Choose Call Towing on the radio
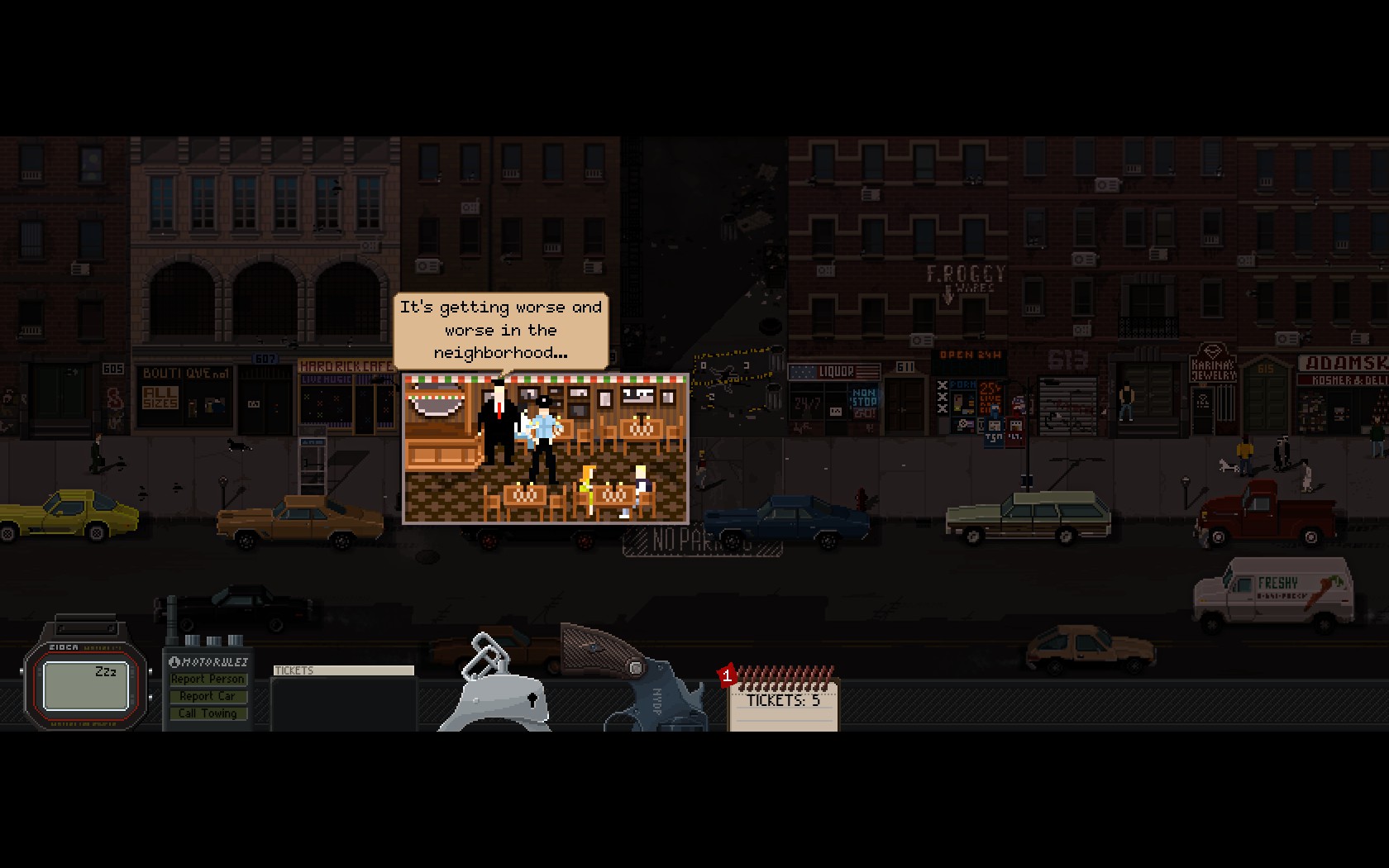Image resolution: width=1389 pixels, height=868 pixels. pos(208,713)
